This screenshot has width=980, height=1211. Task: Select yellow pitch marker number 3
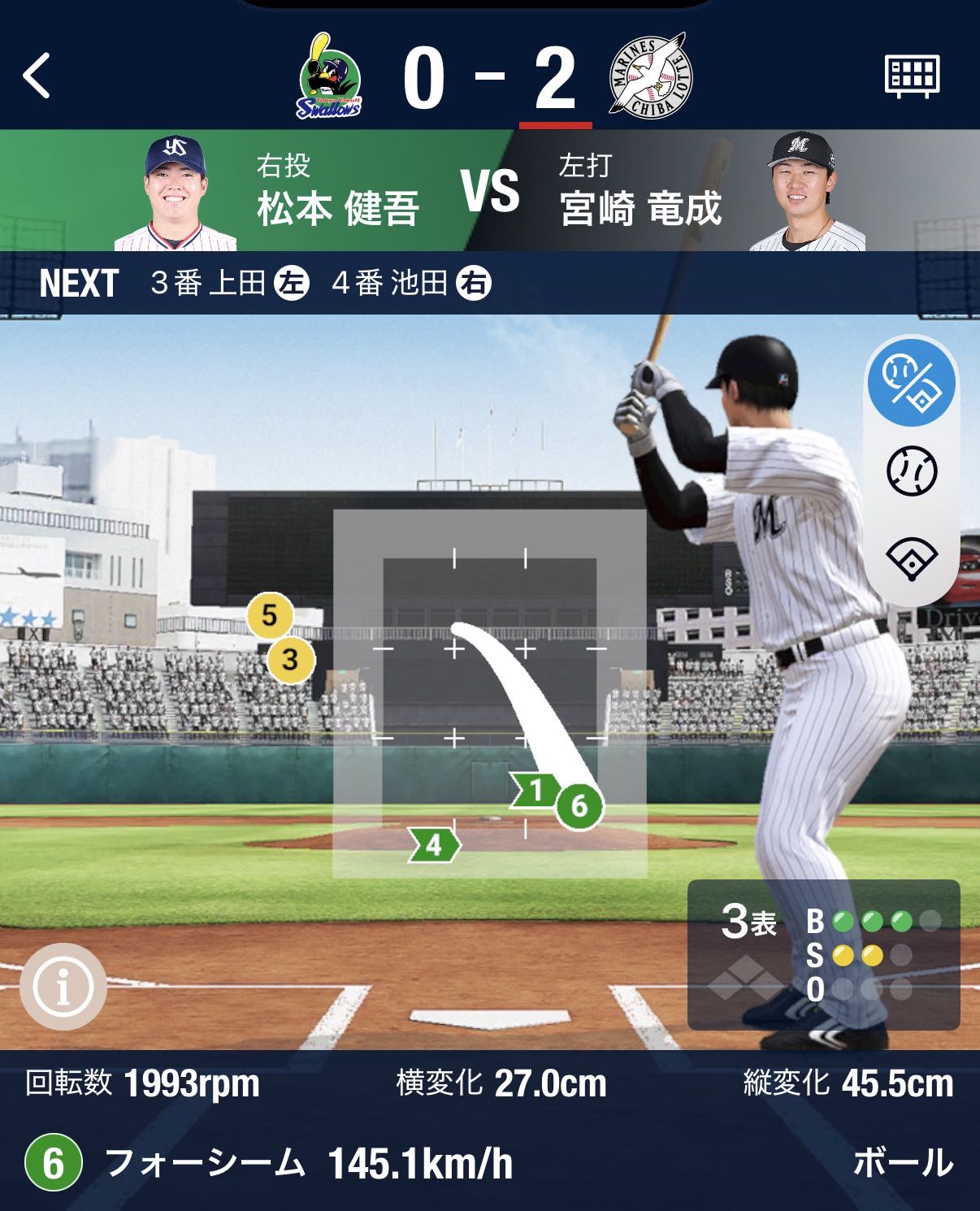pos(290,658)
